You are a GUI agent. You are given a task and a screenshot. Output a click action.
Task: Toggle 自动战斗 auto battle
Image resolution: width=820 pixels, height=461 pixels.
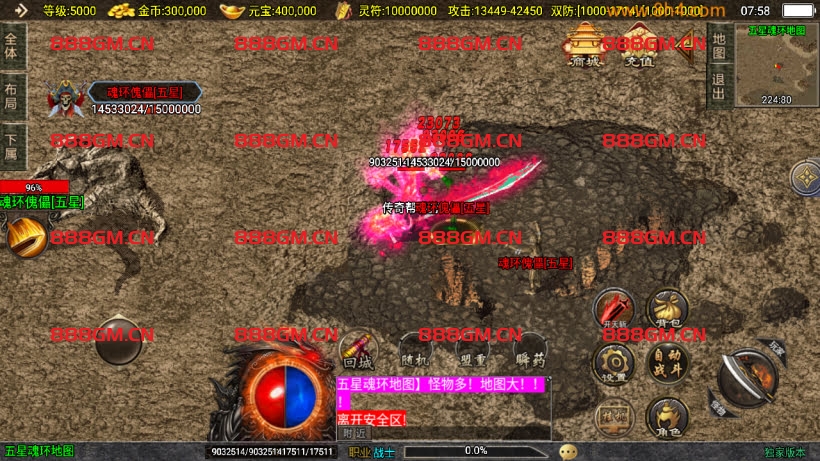point(666,362)
